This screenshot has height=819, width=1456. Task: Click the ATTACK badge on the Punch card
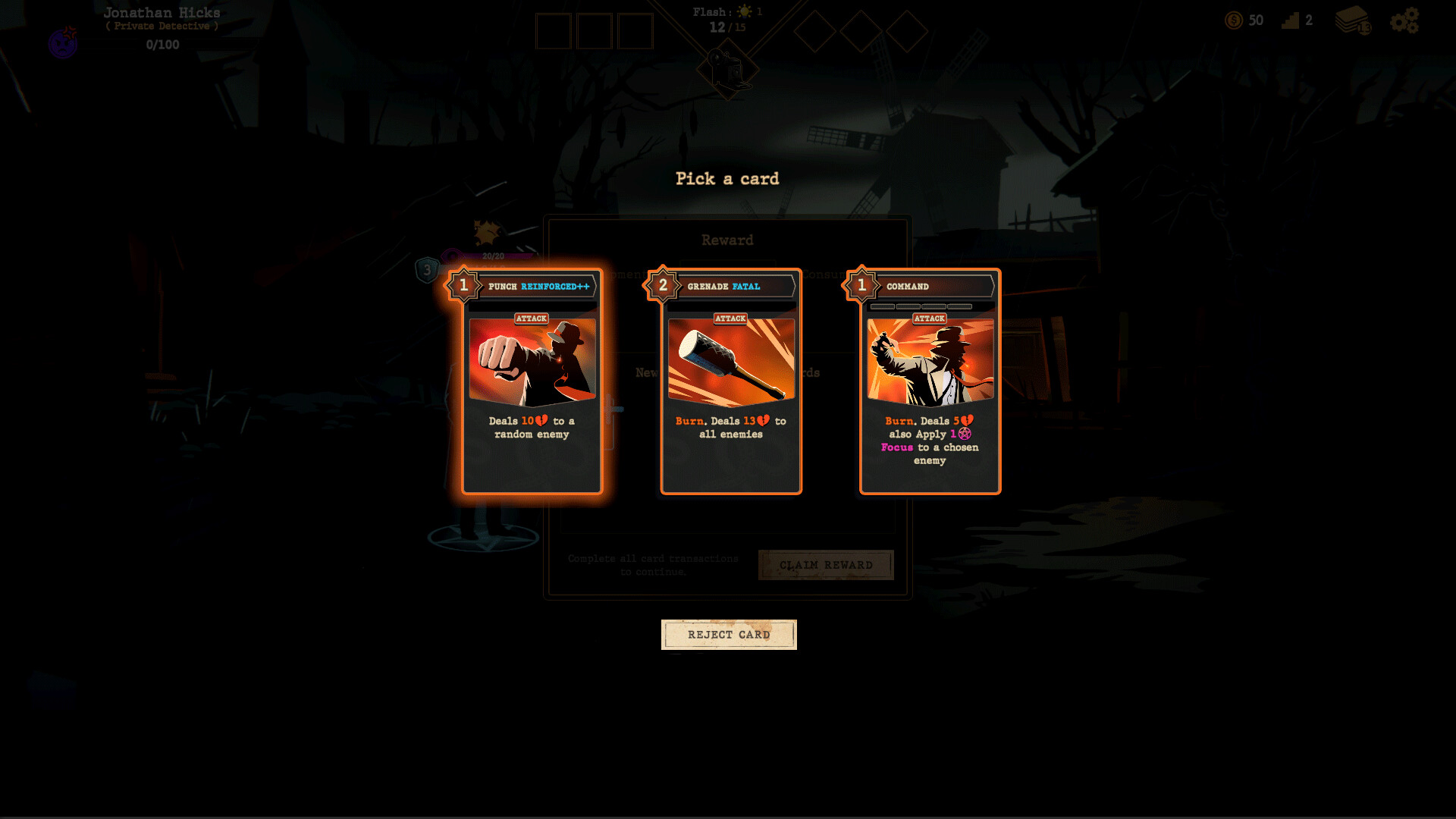tap(532, 318)
